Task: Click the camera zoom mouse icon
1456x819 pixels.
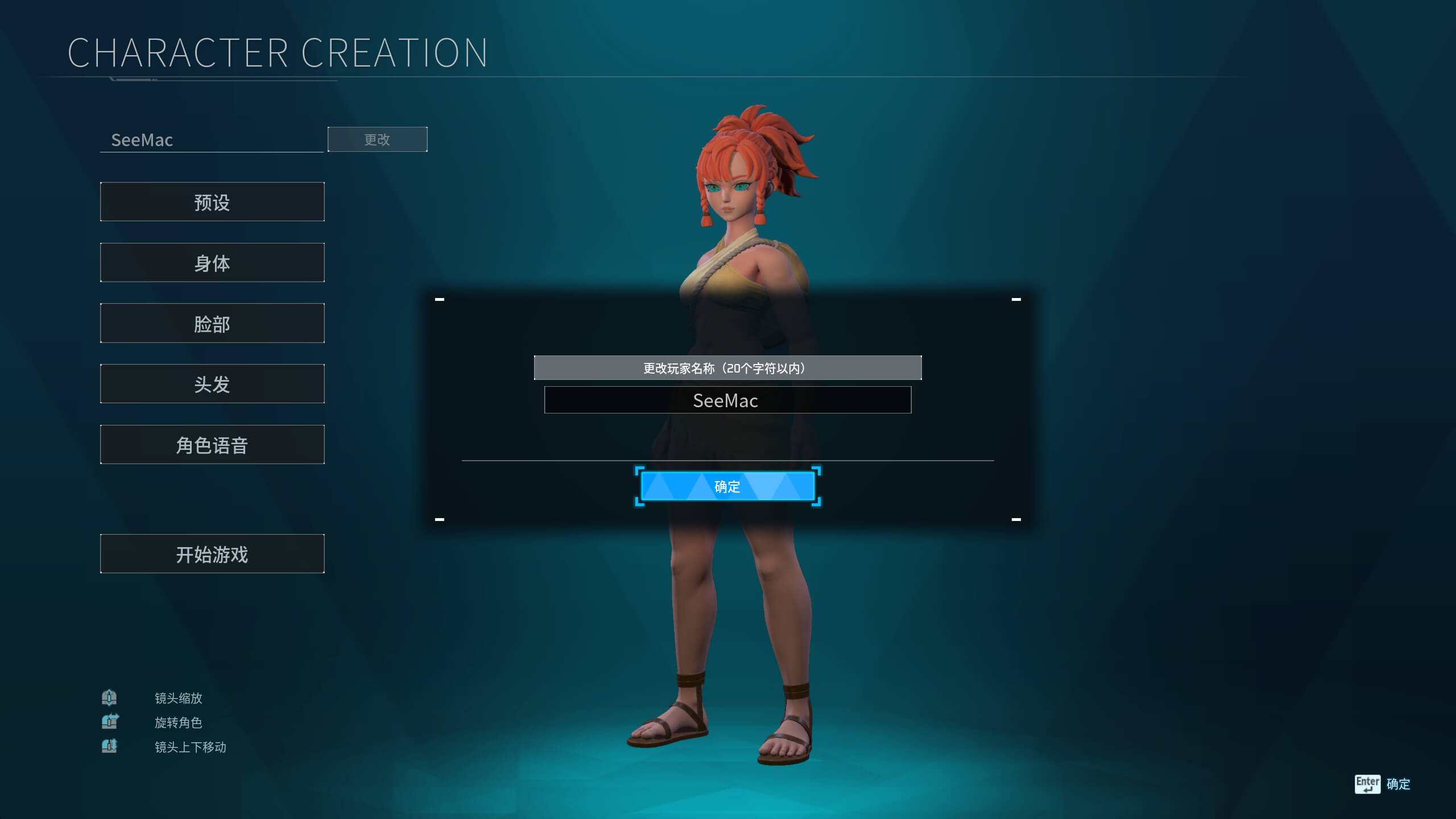Action: pyautogui.click(x=110, y=698)
